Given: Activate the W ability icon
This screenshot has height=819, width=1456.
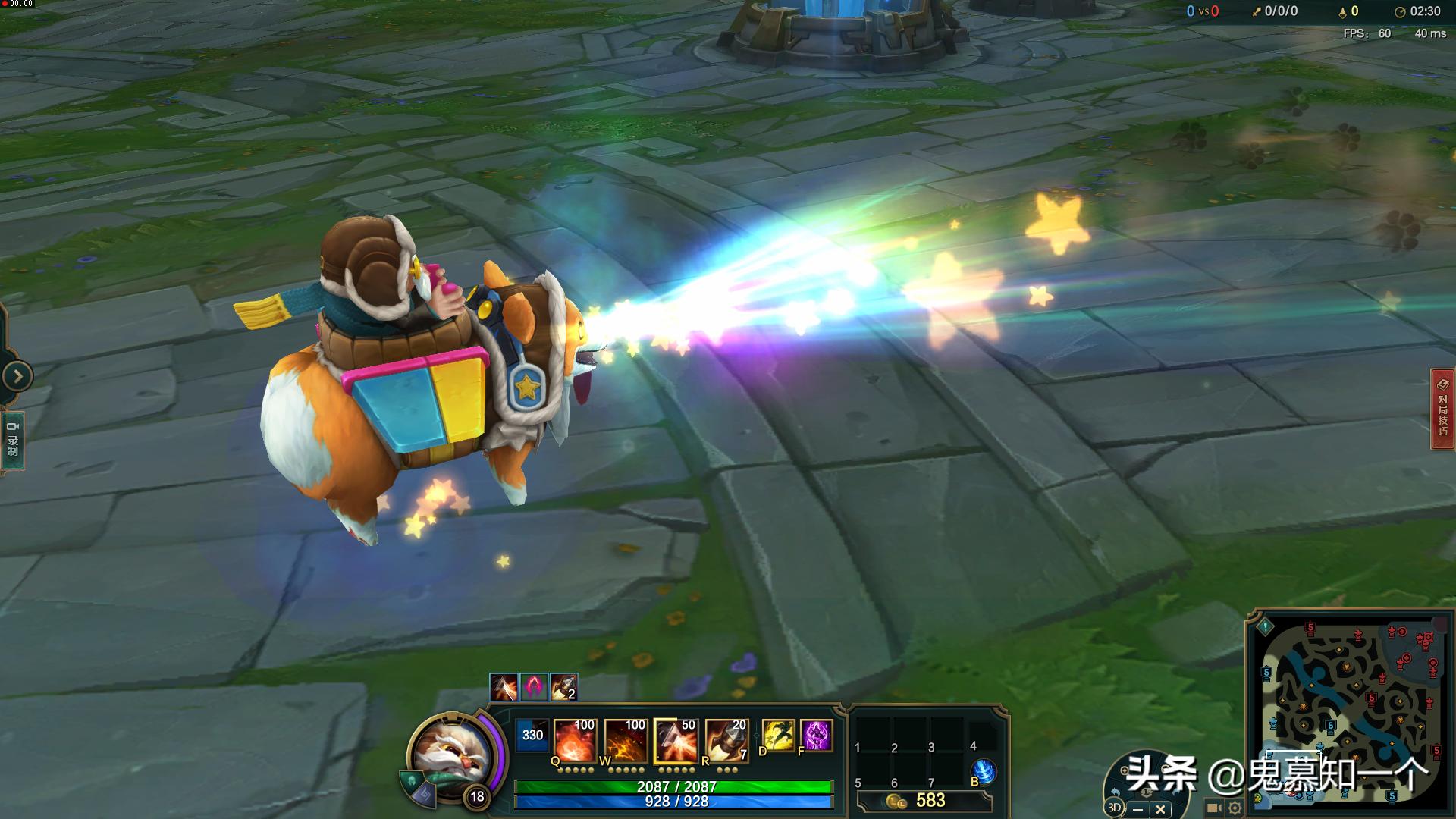Looking at the screenshot, I should pyautogui.click(x=626, y=740).
